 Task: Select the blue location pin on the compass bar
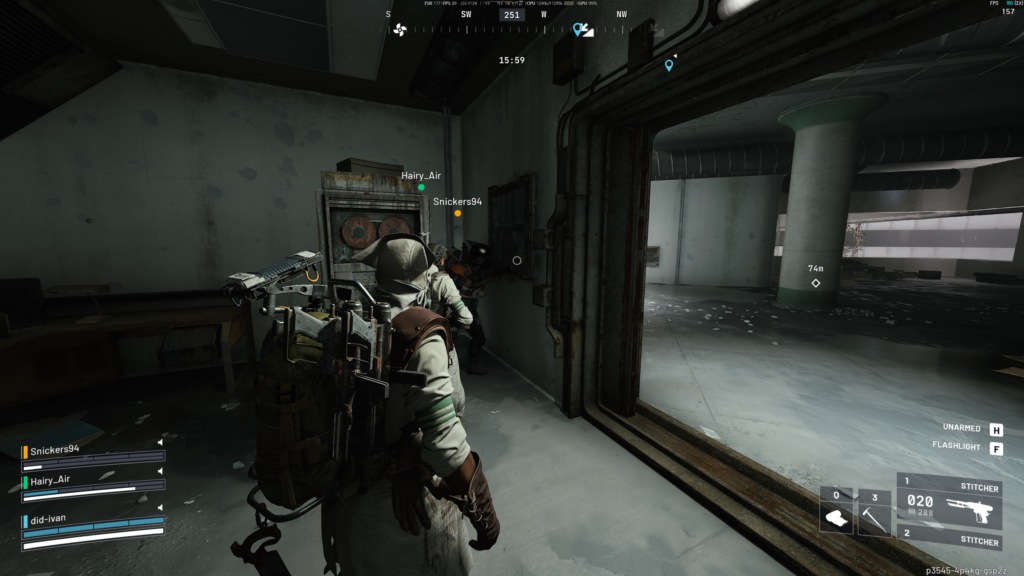tap(579, 30)
